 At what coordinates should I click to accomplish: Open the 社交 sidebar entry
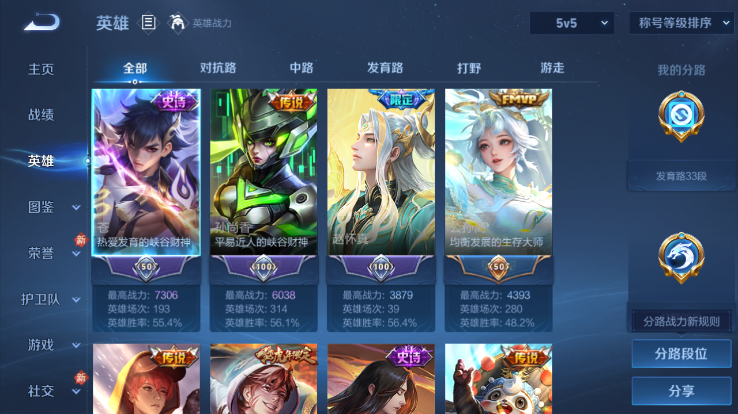tap(41, 391)
